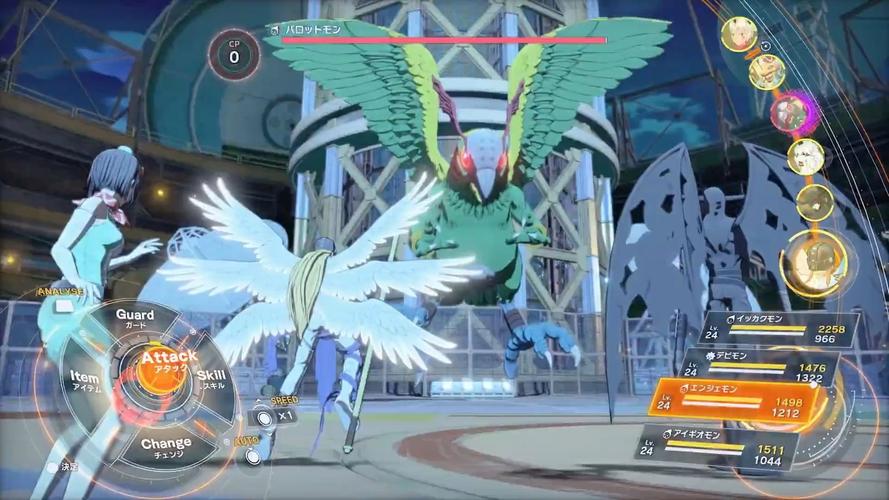This screenshot has width=889, height=500.
Task: Activate the Analyse option
Action: tap(58, 292)
